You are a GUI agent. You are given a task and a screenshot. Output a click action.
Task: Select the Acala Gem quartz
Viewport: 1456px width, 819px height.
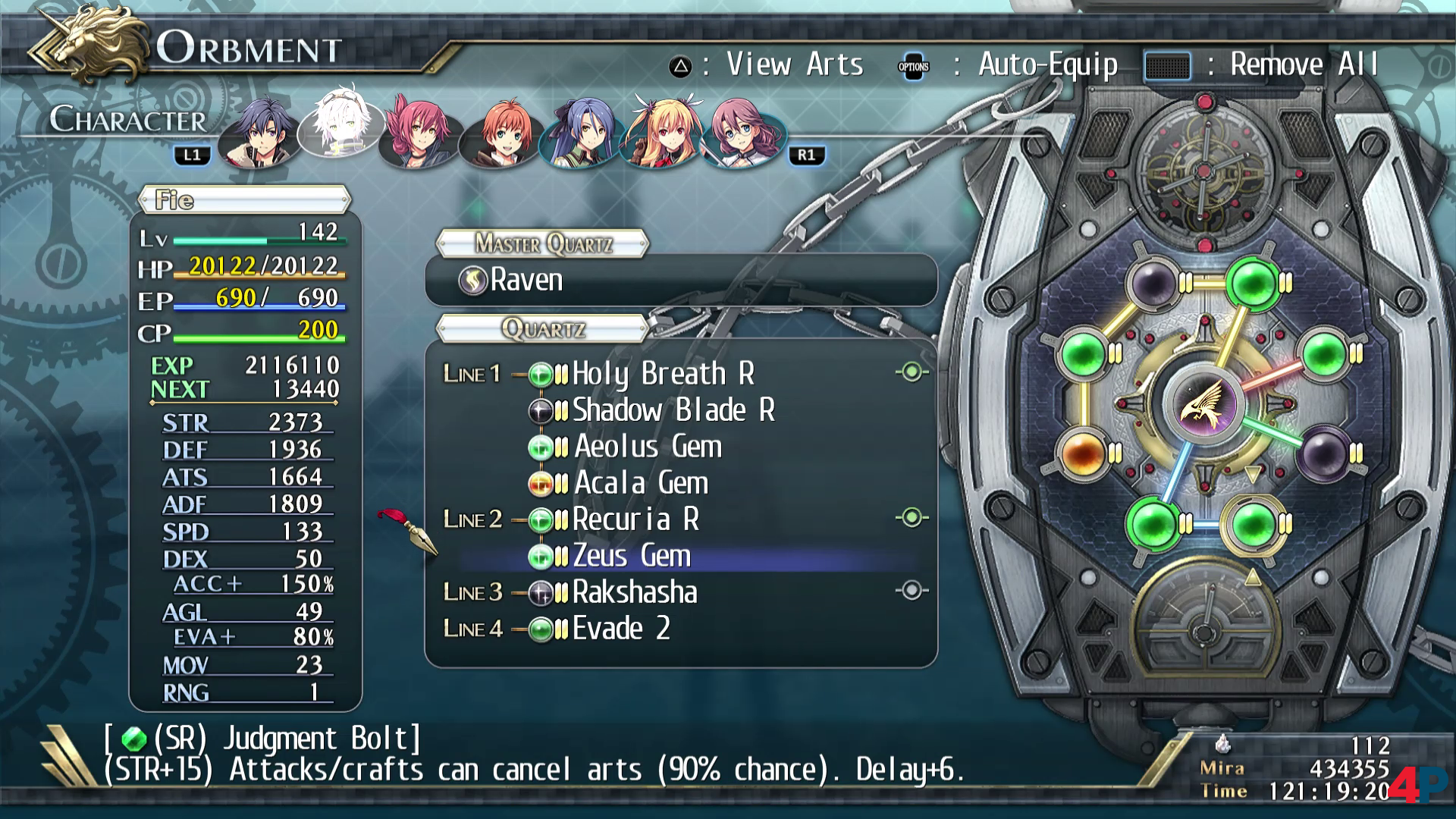[x=640, y=483]
